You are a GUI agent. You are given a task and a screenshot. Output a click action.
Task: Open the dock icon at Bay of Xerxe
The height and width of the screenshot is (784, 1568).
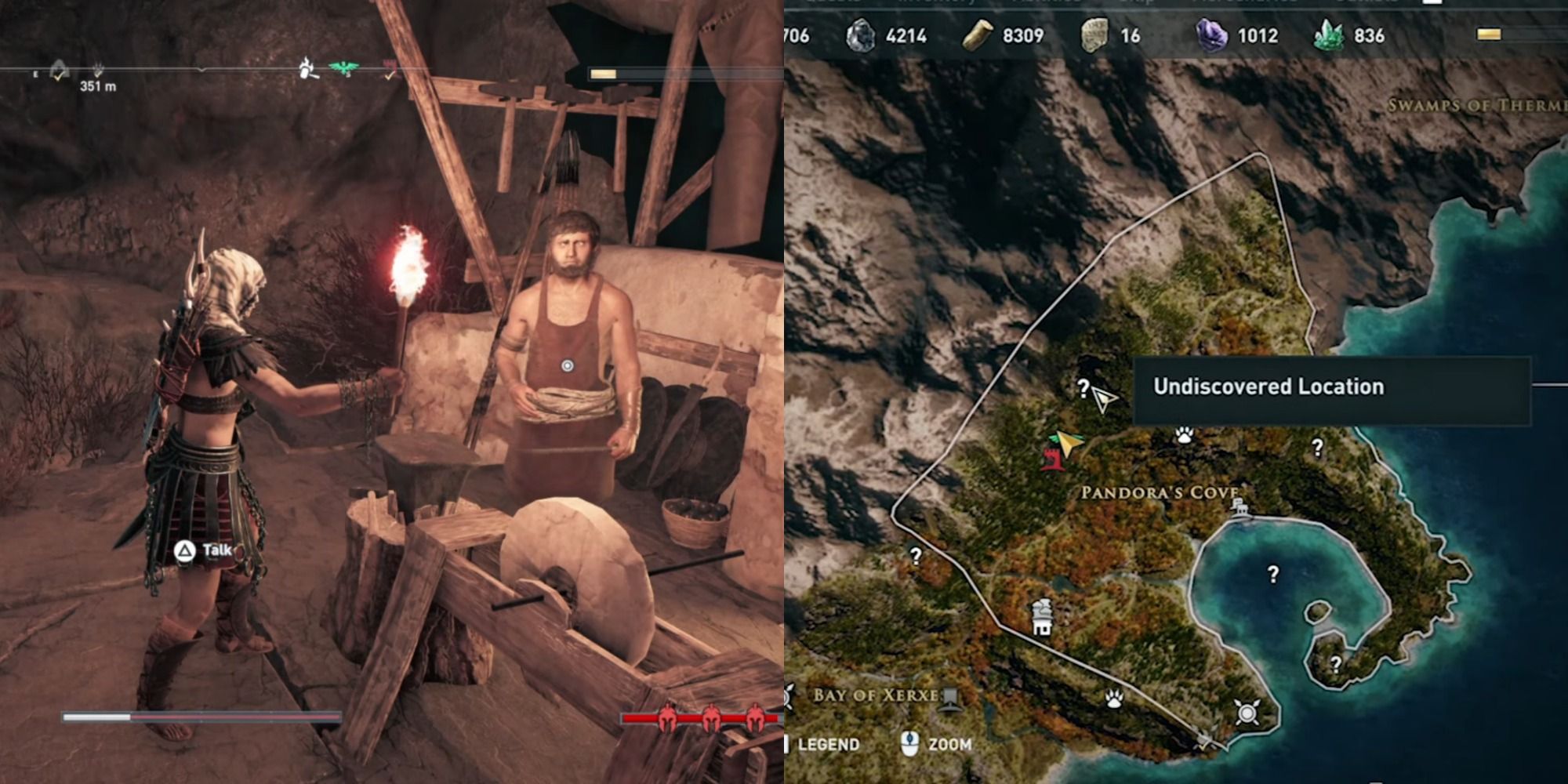949,699
